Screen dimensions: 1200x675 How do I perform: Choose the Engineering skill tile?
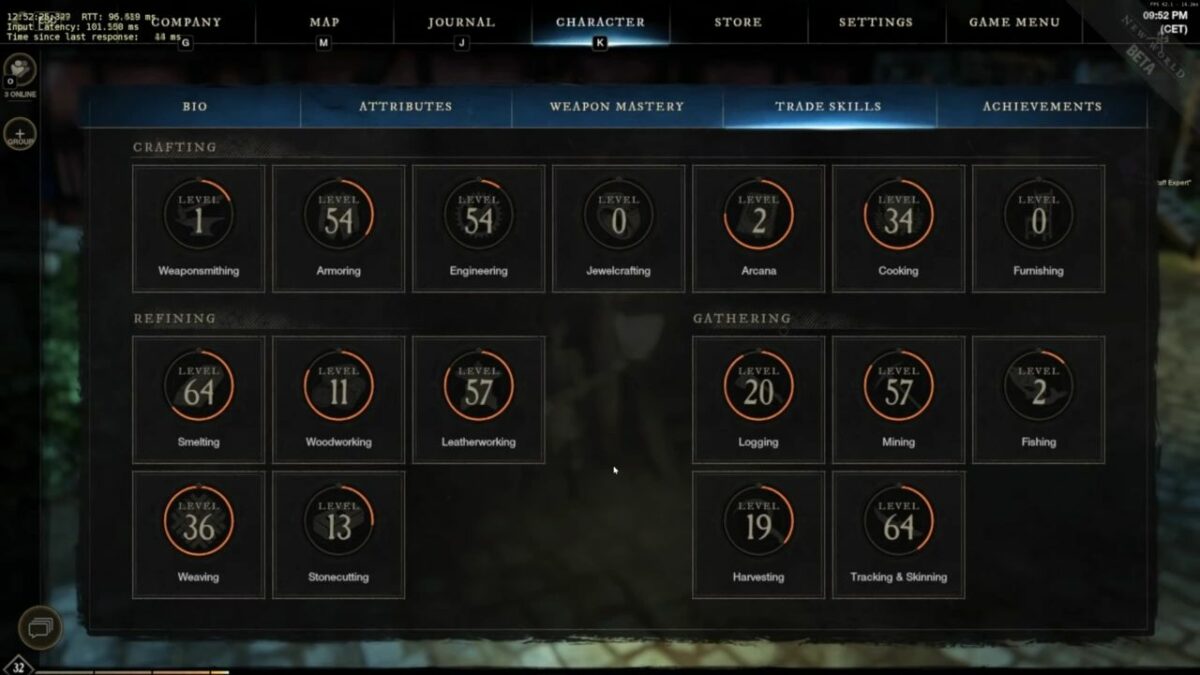click(x=478, y=228)
